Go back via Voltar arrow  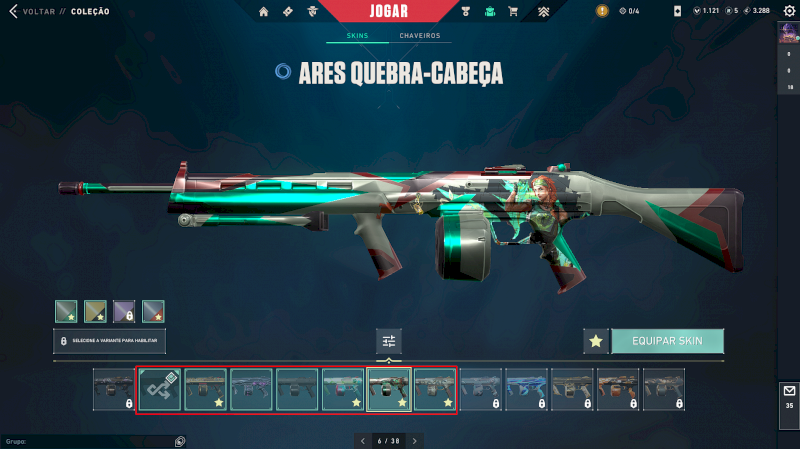tap(14, 11)
